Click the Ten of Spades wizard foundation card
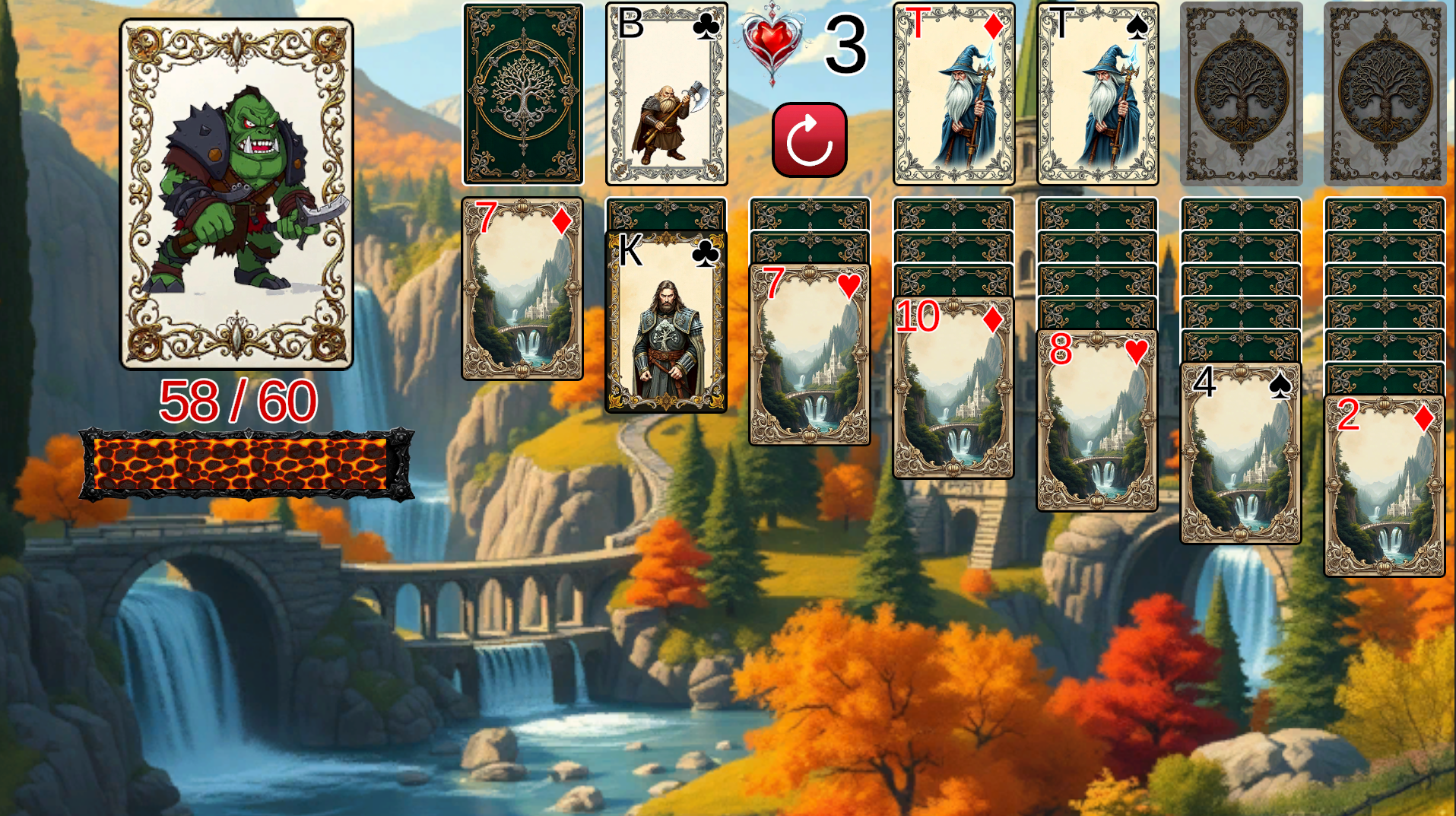Image resolution: width=1456 pixels, height=816 pixels. [1098, 93]
